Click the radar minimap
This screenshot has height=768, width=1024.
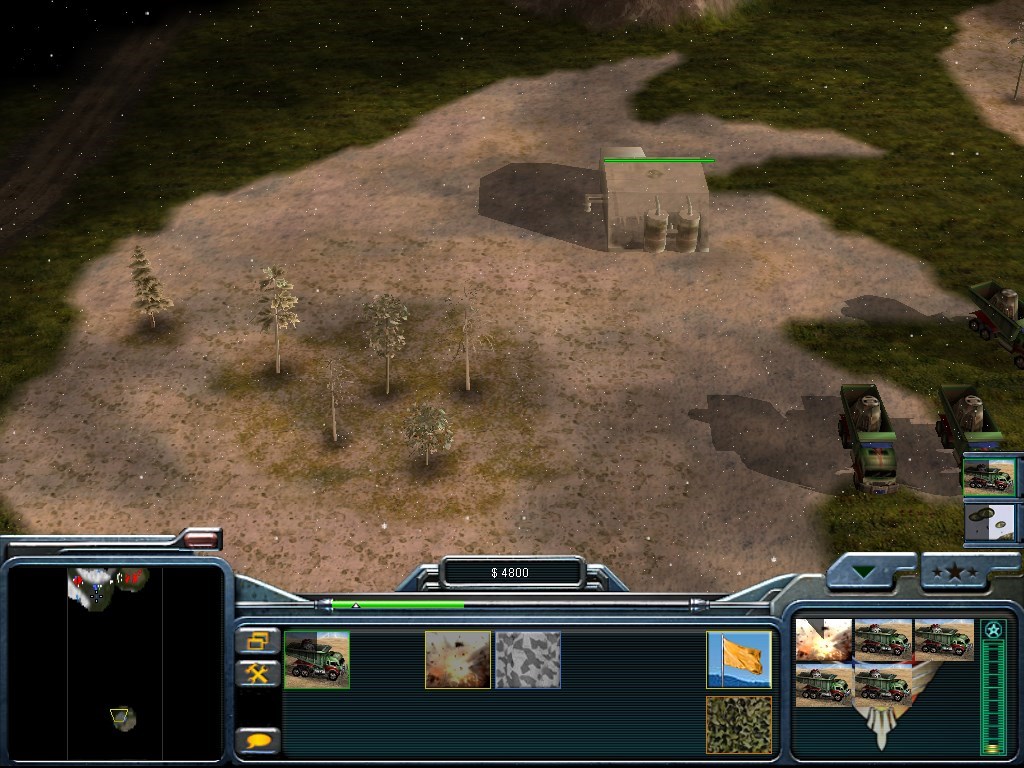(115, 661)
